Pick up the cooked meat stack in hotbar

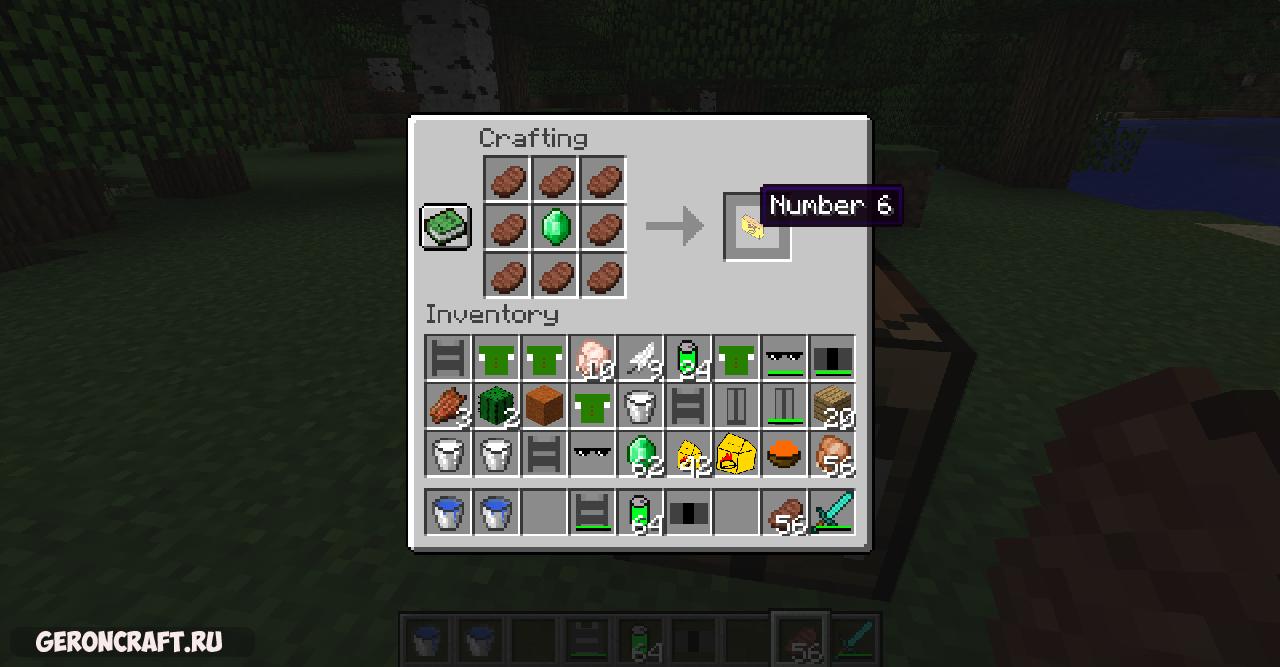pyautogui.click(x=784, y=512)
